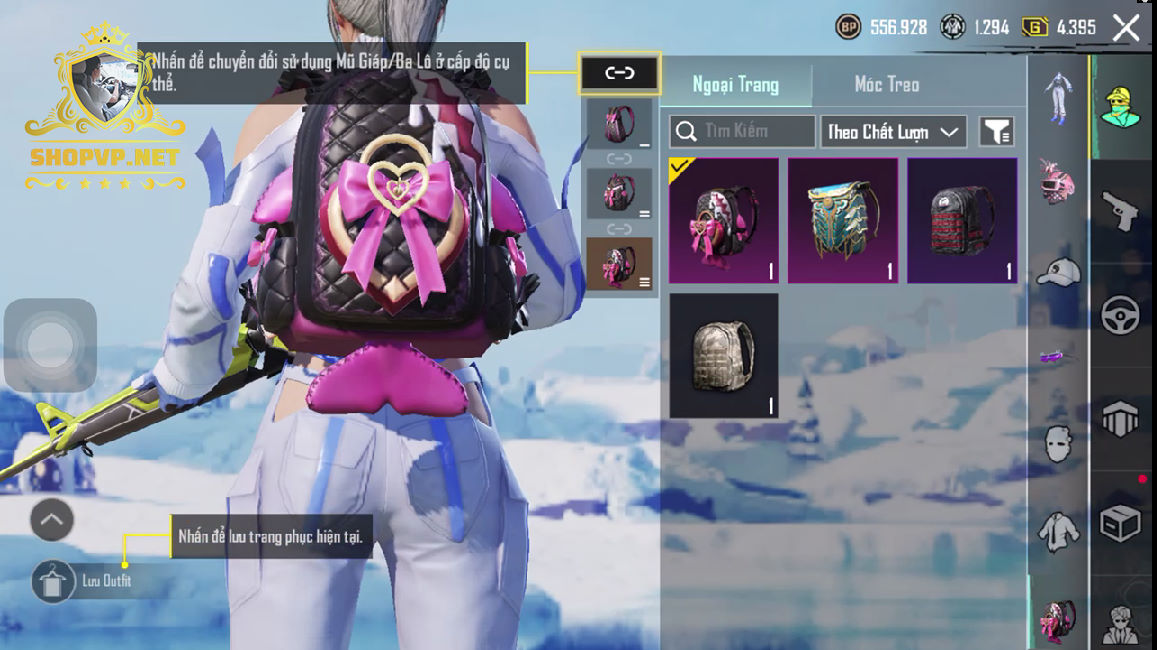Expand the round up-arrow button
The image size is (1157, 650).
coord(52,520)
